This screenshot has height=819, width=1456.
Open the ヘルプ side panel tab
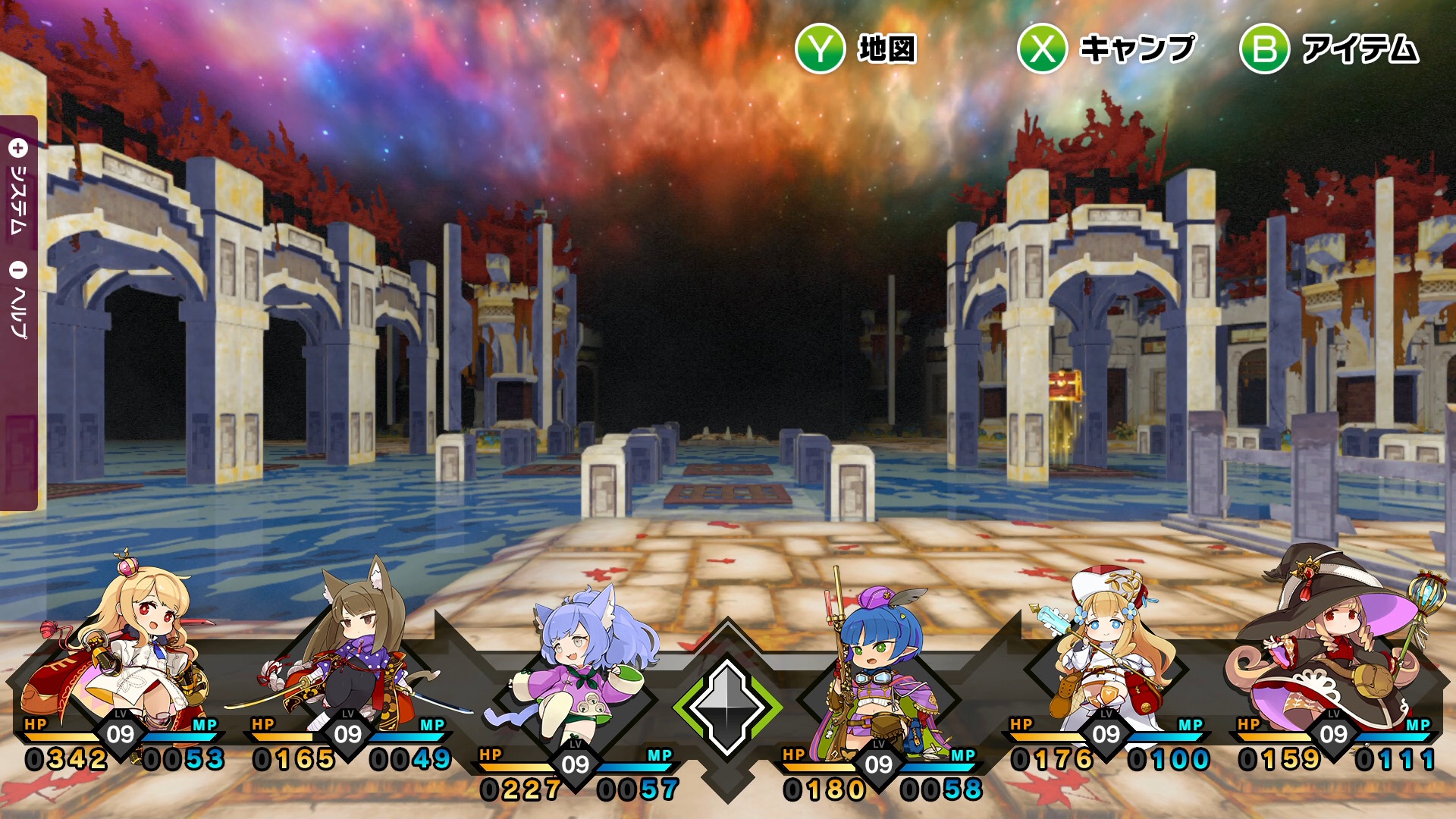(x=18, y=302)
